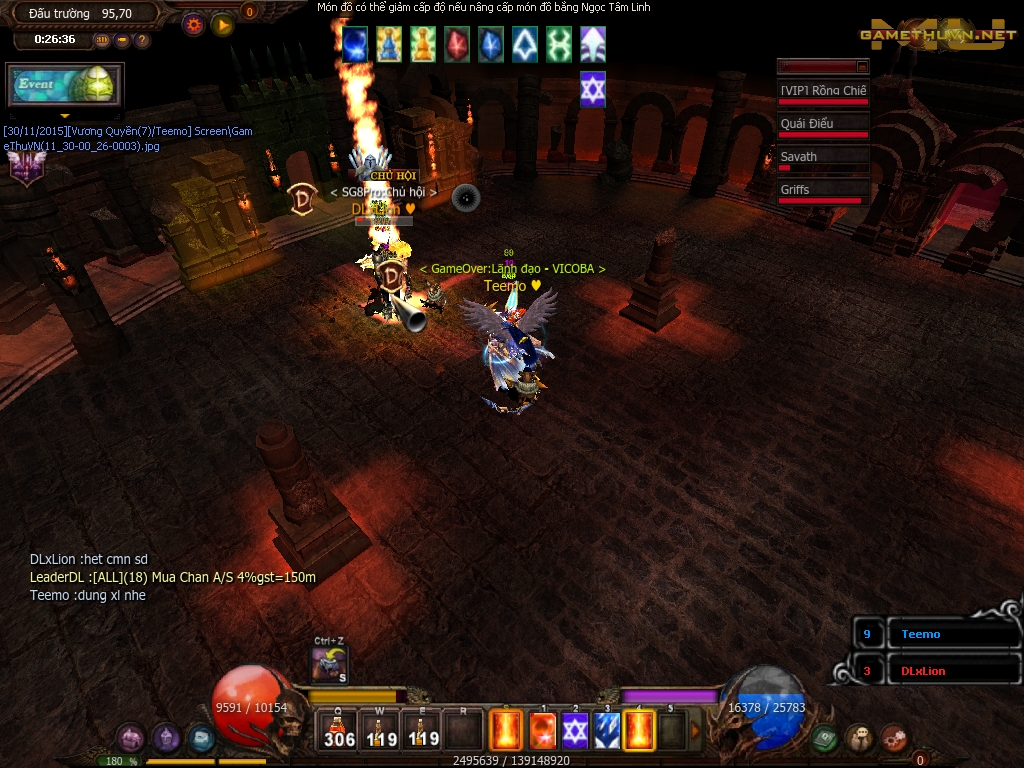The width and height of the screenshot is (1024, 768).
Task: Open the Event egg banner
Action: pyautogui.click(x=64, y=86)
